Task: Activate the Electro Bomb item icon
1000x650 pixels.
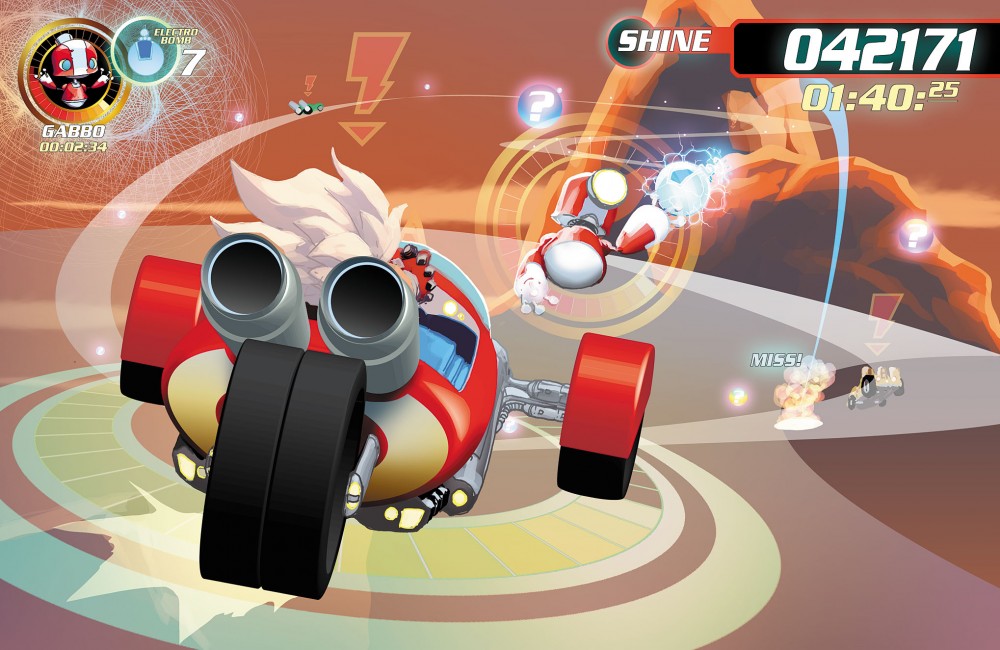Action: (146, 52)
